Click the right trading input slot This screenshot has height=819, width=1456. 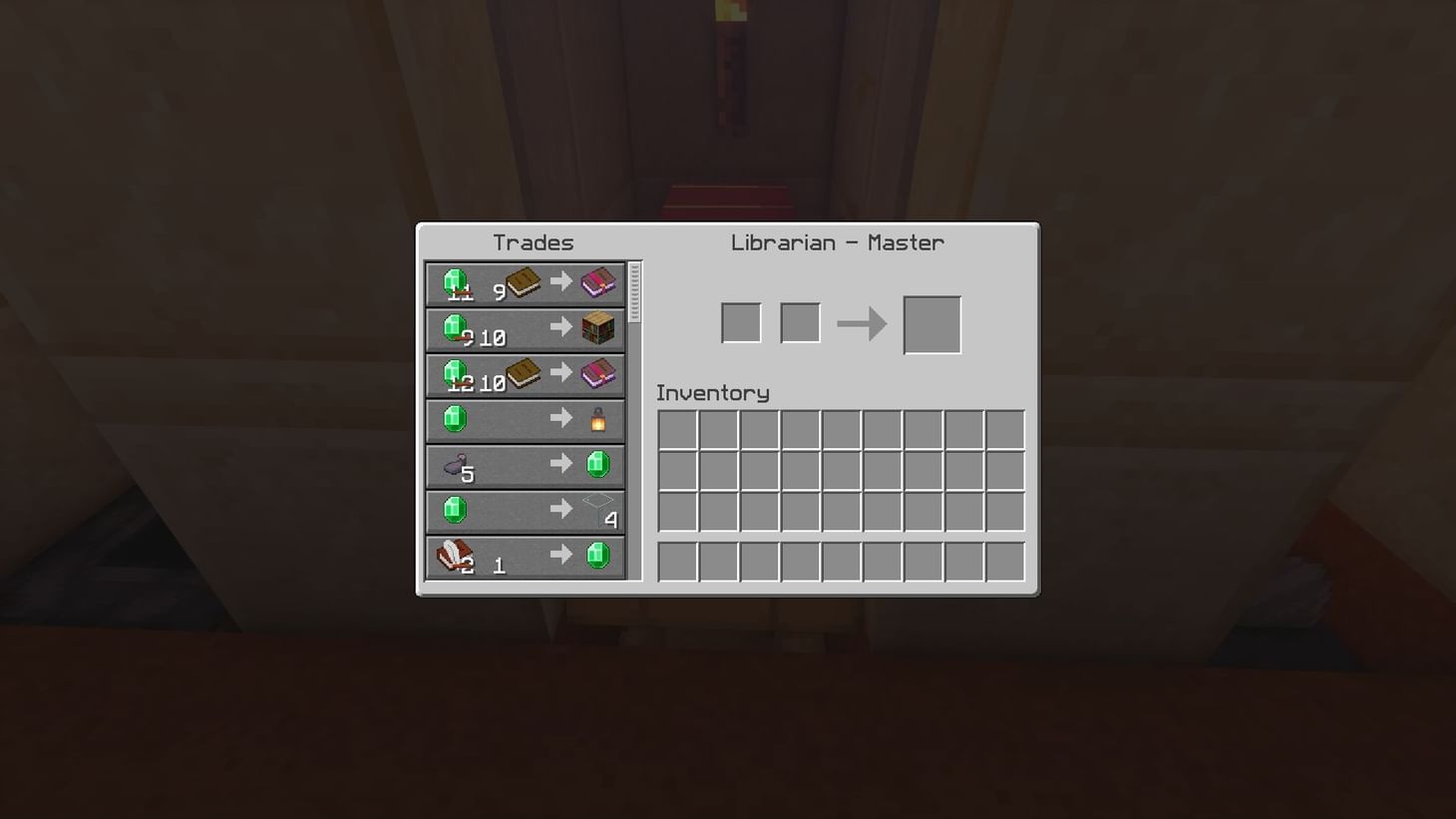point(800,321)
